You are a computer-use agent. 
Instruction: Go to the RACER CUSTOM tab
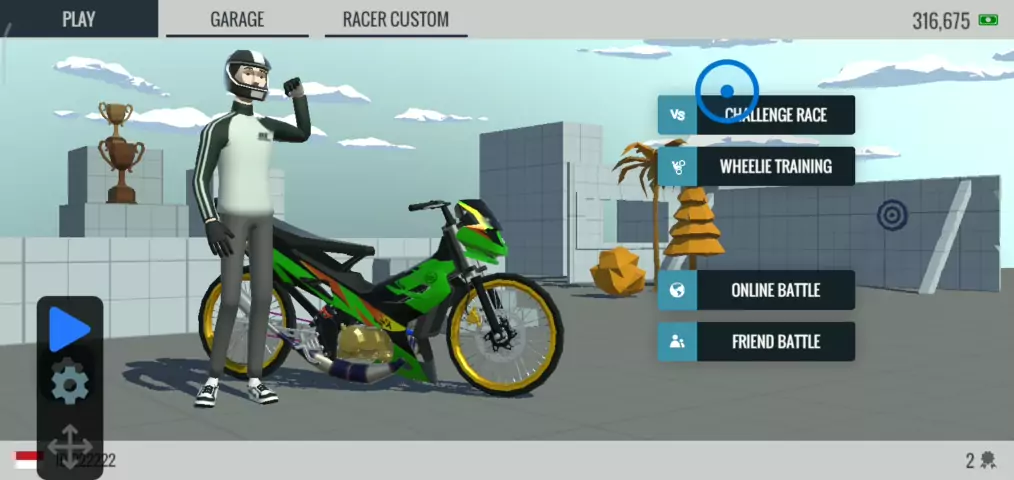click(x=396, y=19)
